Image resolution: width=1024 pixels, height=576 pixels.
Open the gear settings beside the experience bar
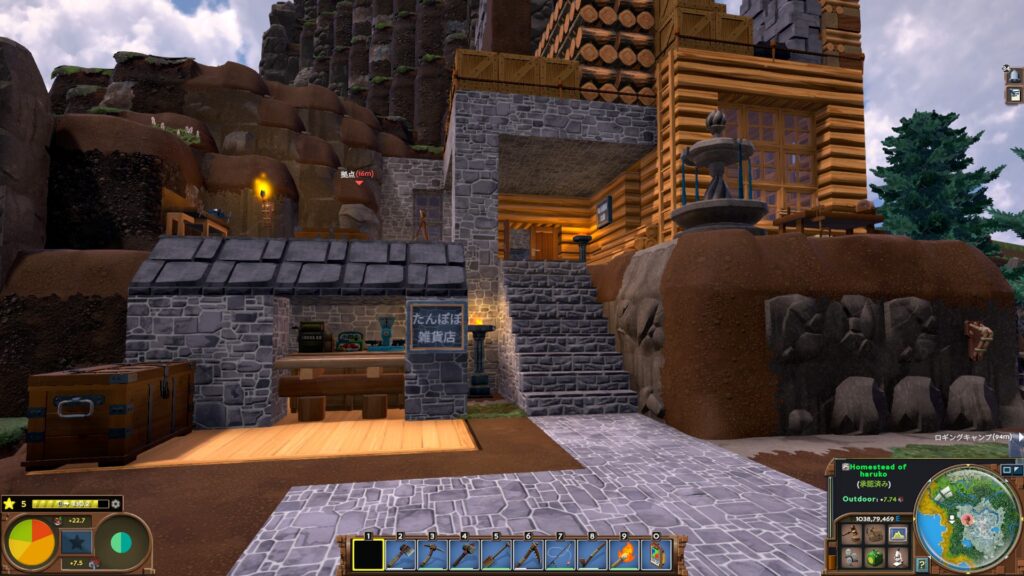pos(116,504)
